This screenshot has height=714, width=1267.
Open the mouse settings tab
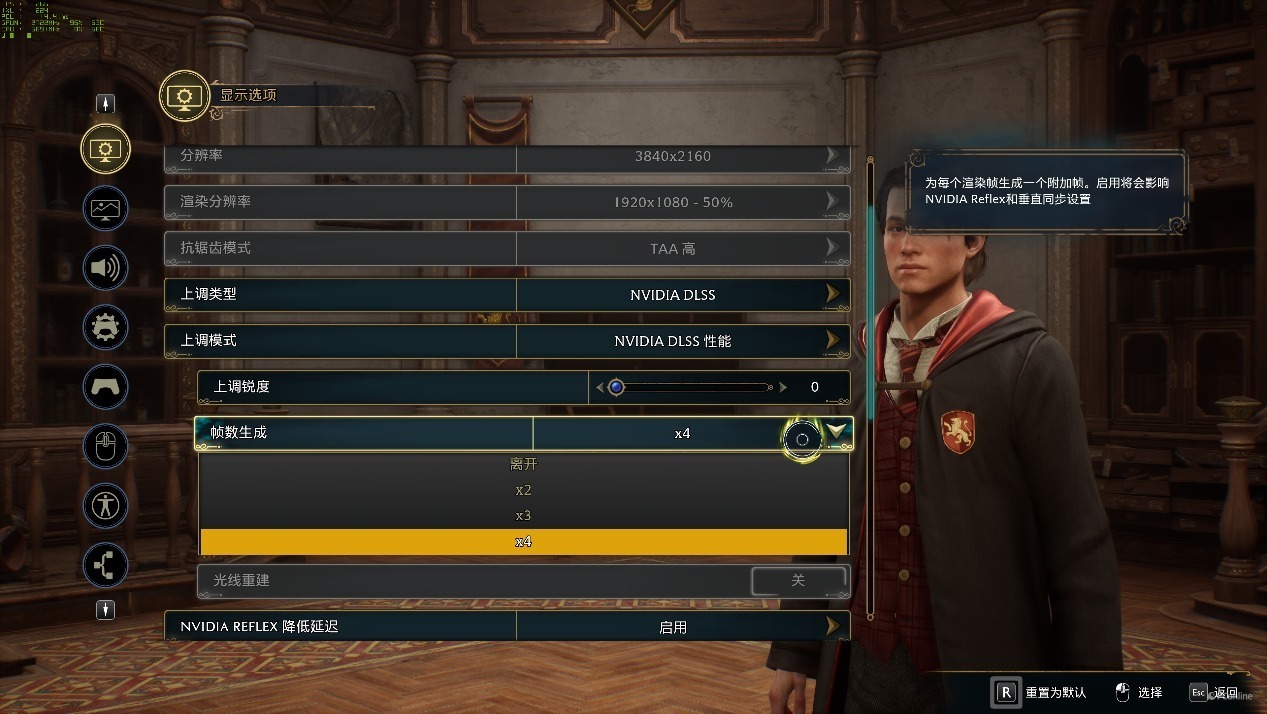105,446
